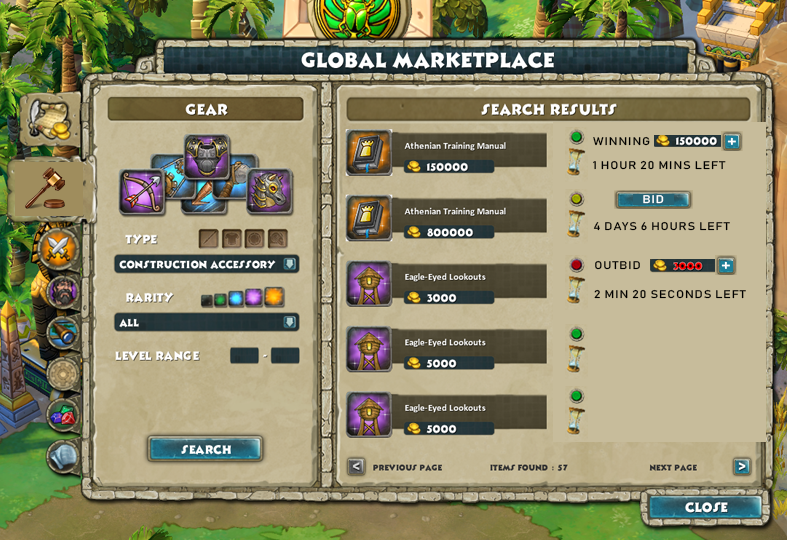Select the orange legendary rarity filter
The image size is (787, 540).
pos(273,297)
